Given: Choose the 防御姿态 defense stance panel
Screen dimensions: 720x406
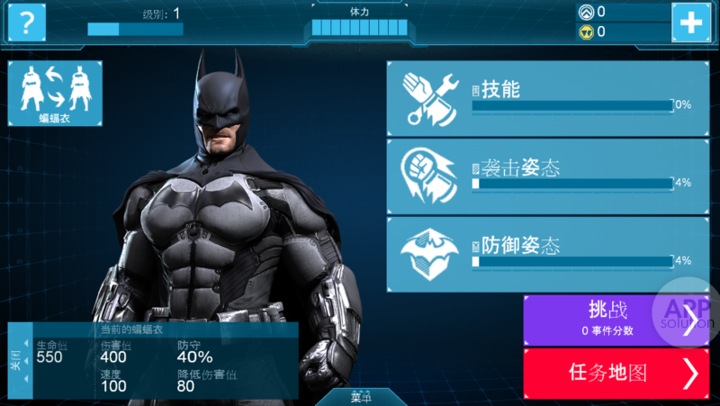Looking at the screenshot, I should 541,252.
